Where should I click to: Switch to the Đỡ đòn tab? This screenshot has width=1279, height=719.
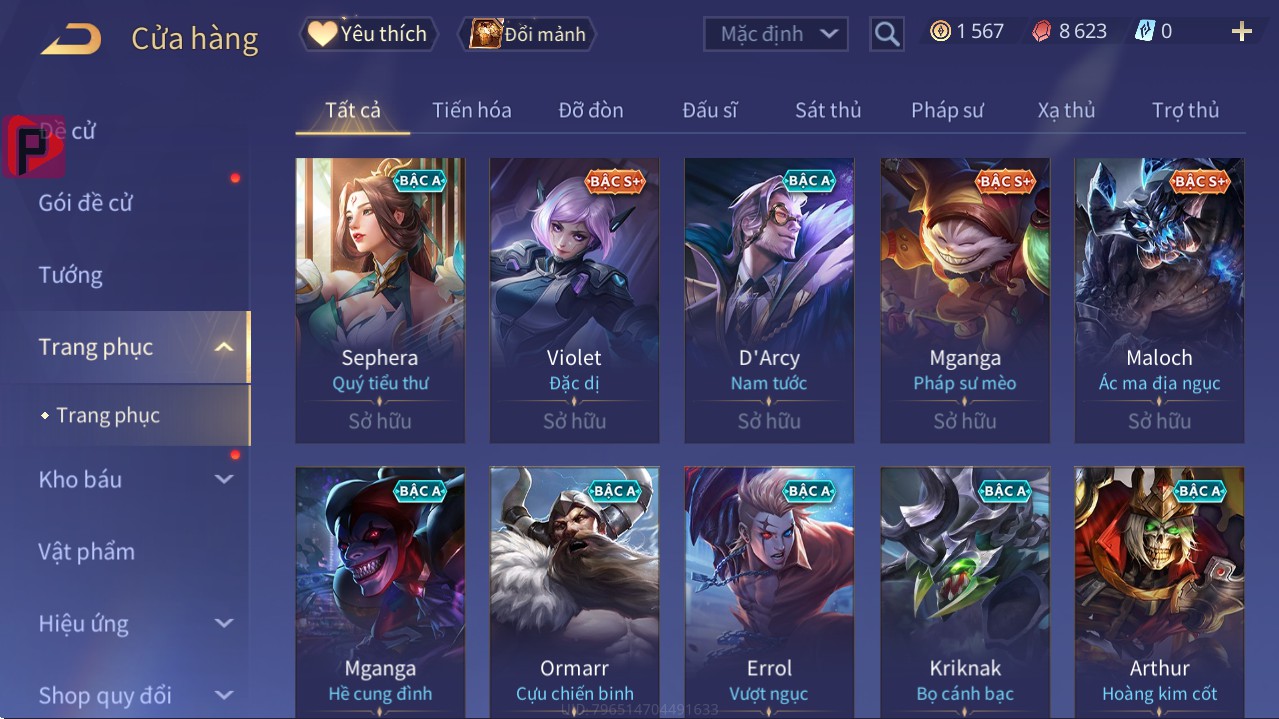point(591,110)
